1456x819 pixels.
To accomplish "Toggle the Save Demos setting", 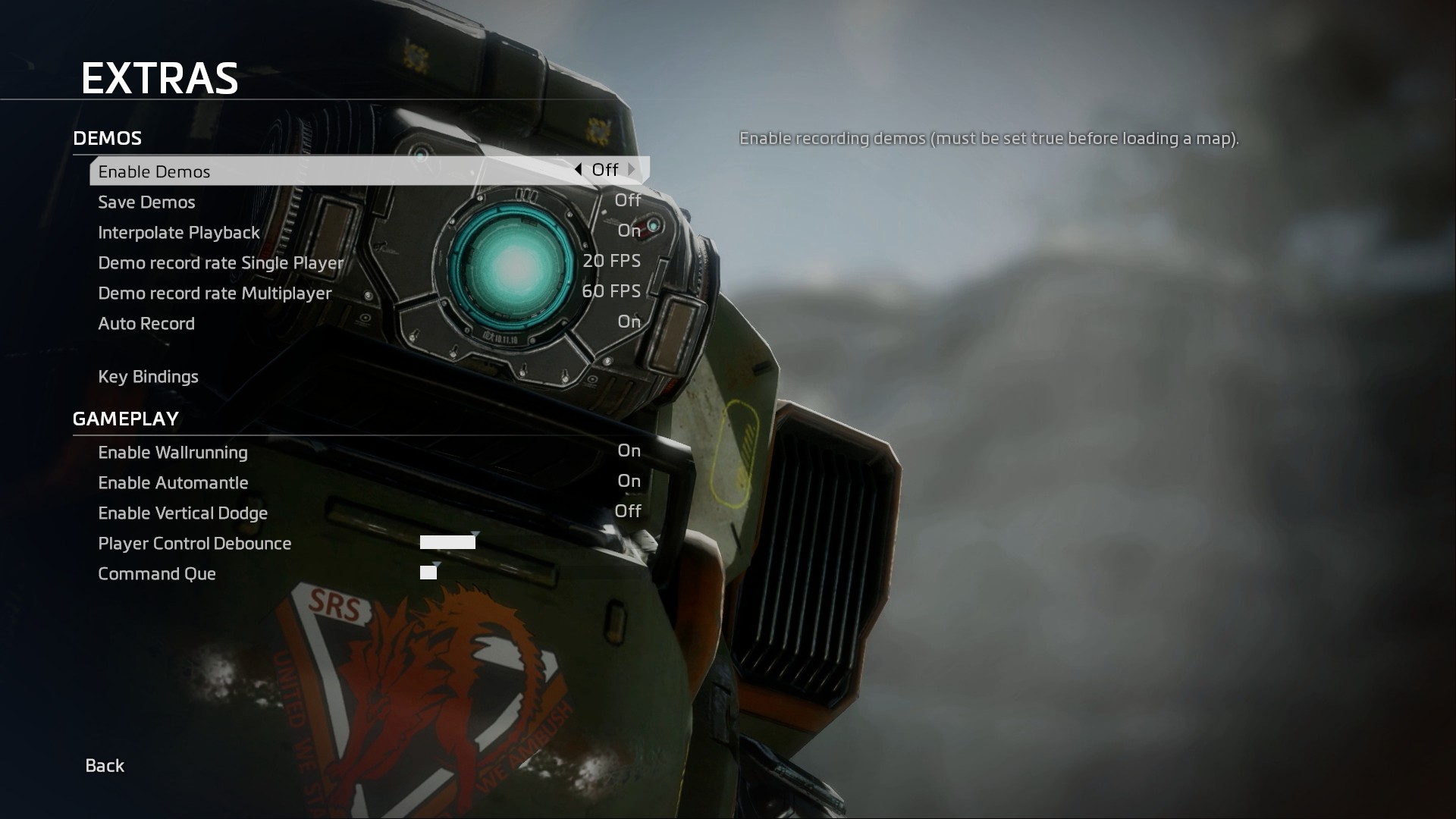I will pyautogui.click(x=627, y=201).
